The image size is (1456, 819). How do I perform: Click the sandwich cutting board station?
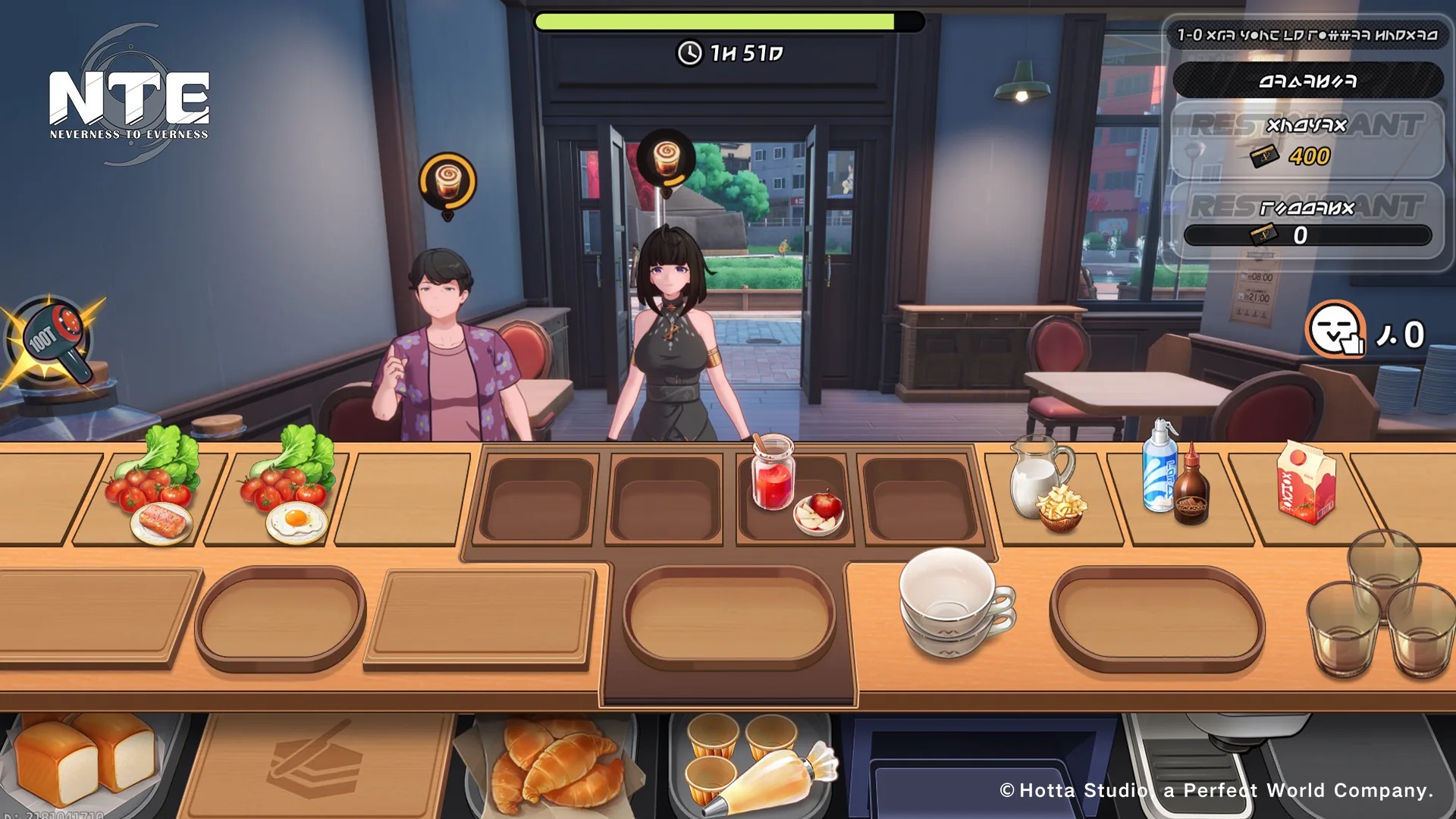[318, 762]
